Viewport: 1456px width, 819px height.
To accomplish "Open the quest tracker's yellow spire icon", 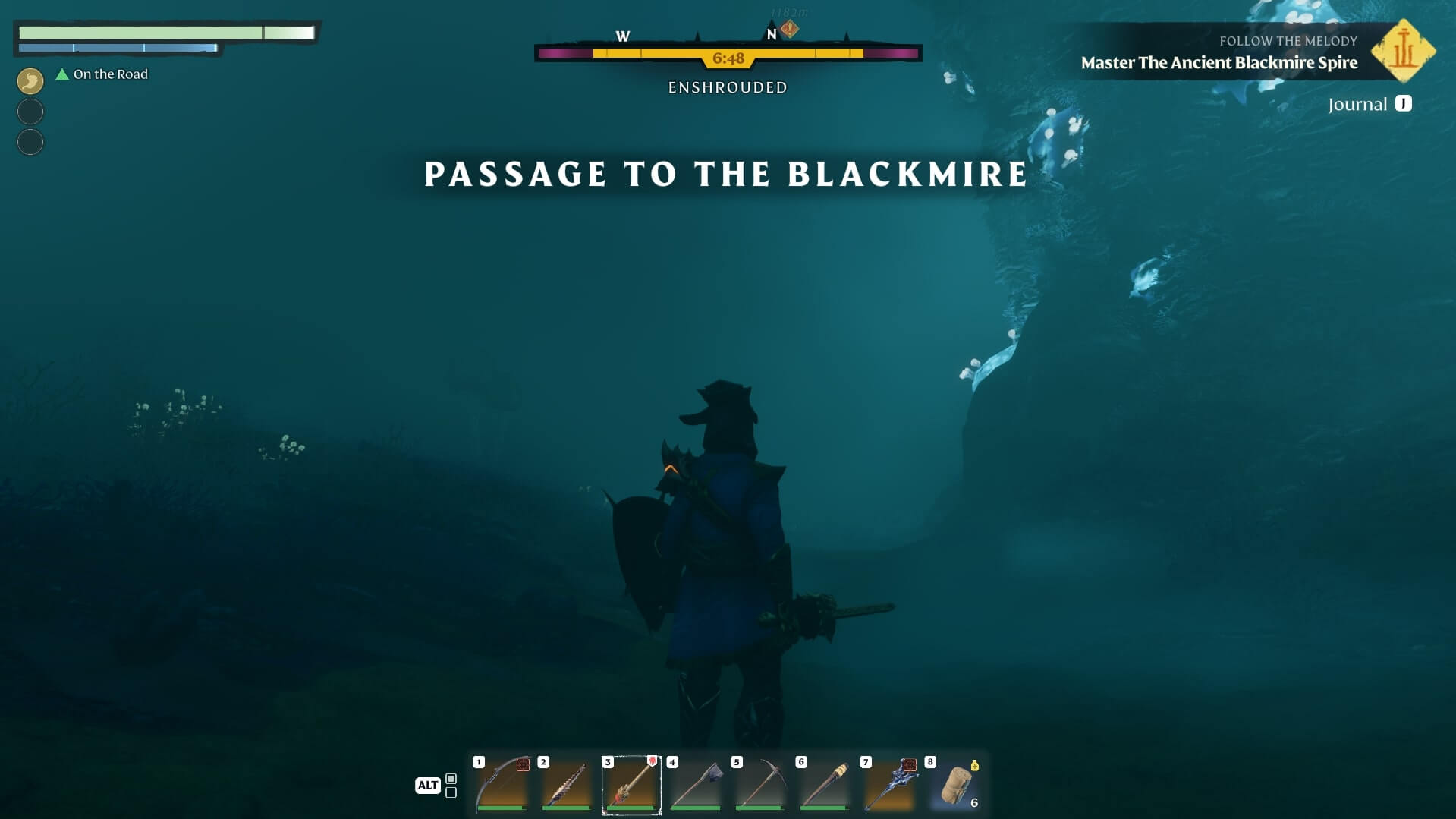I will tap(1403, 51).
